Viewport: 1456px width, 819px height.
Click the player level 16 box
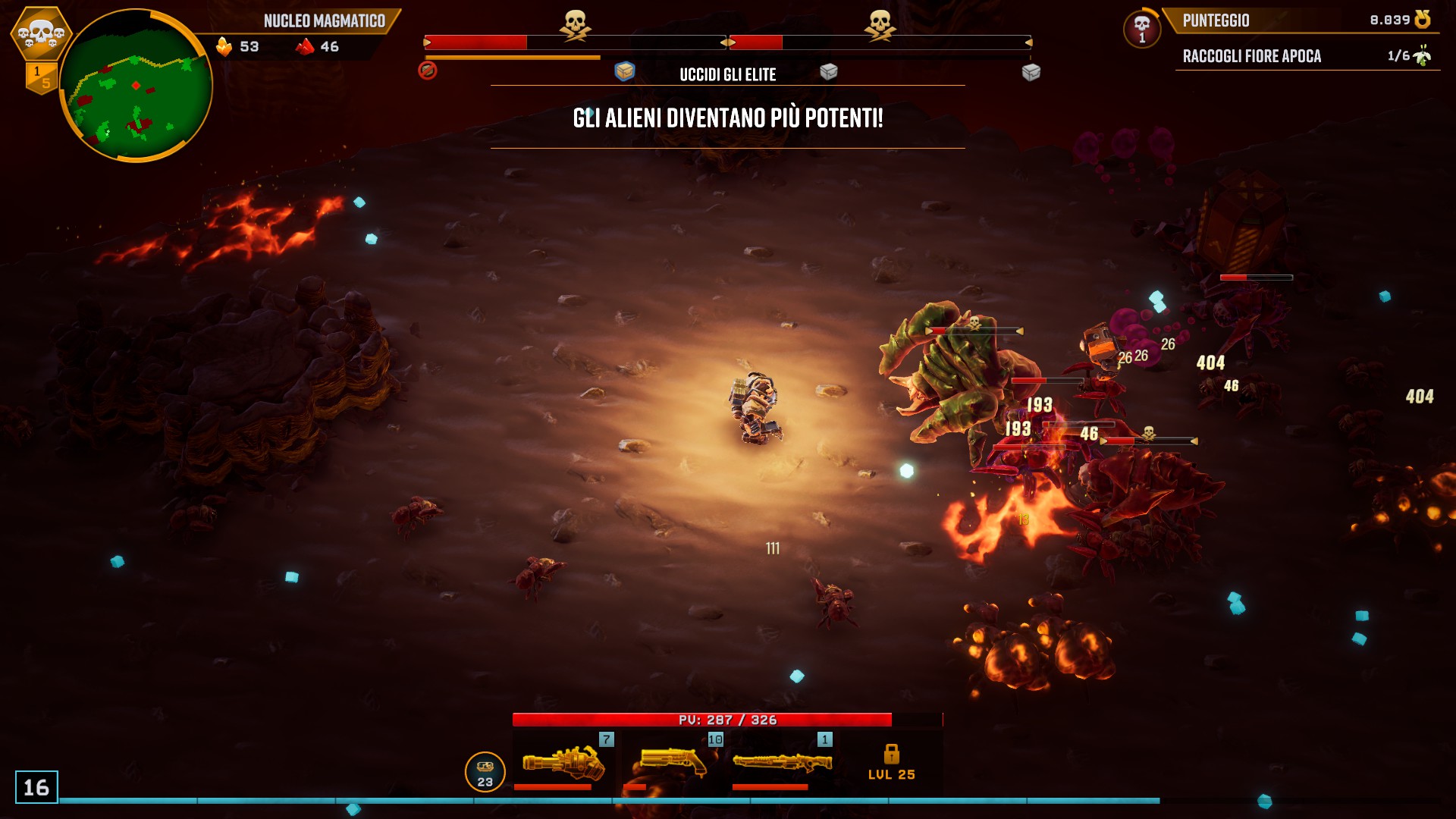[x=36, y=787]
